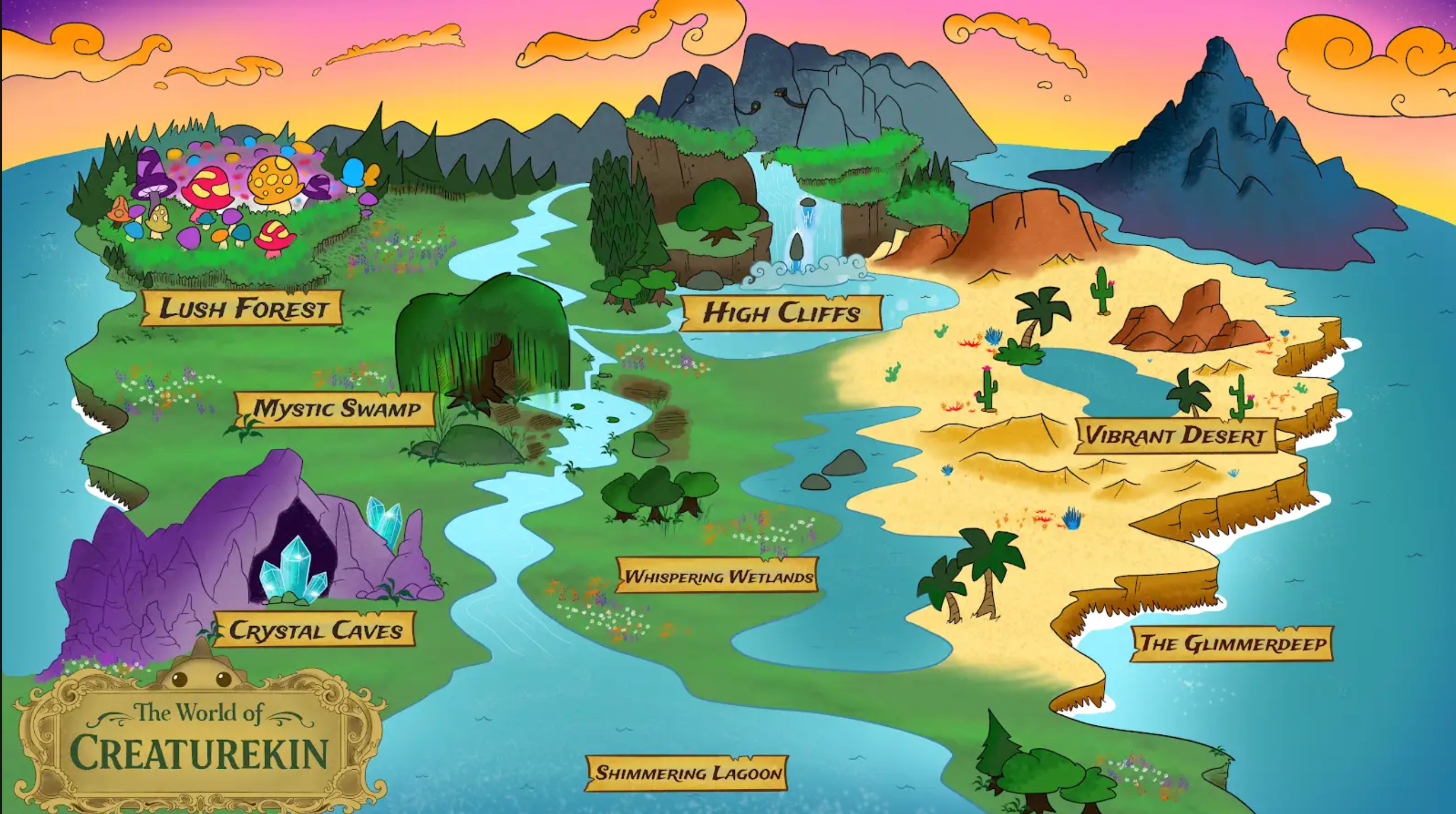Visit the Whispering Wetlands
The image size is (1456, 814).
(718, 576)
